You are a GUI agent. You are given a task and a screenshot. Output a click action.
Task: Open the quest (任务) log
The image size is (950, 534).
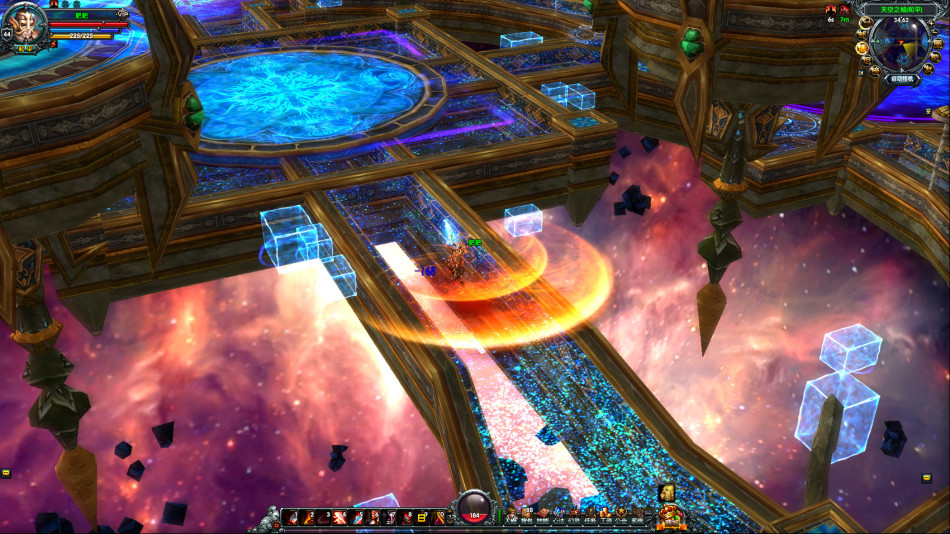(x=590, y=516)
